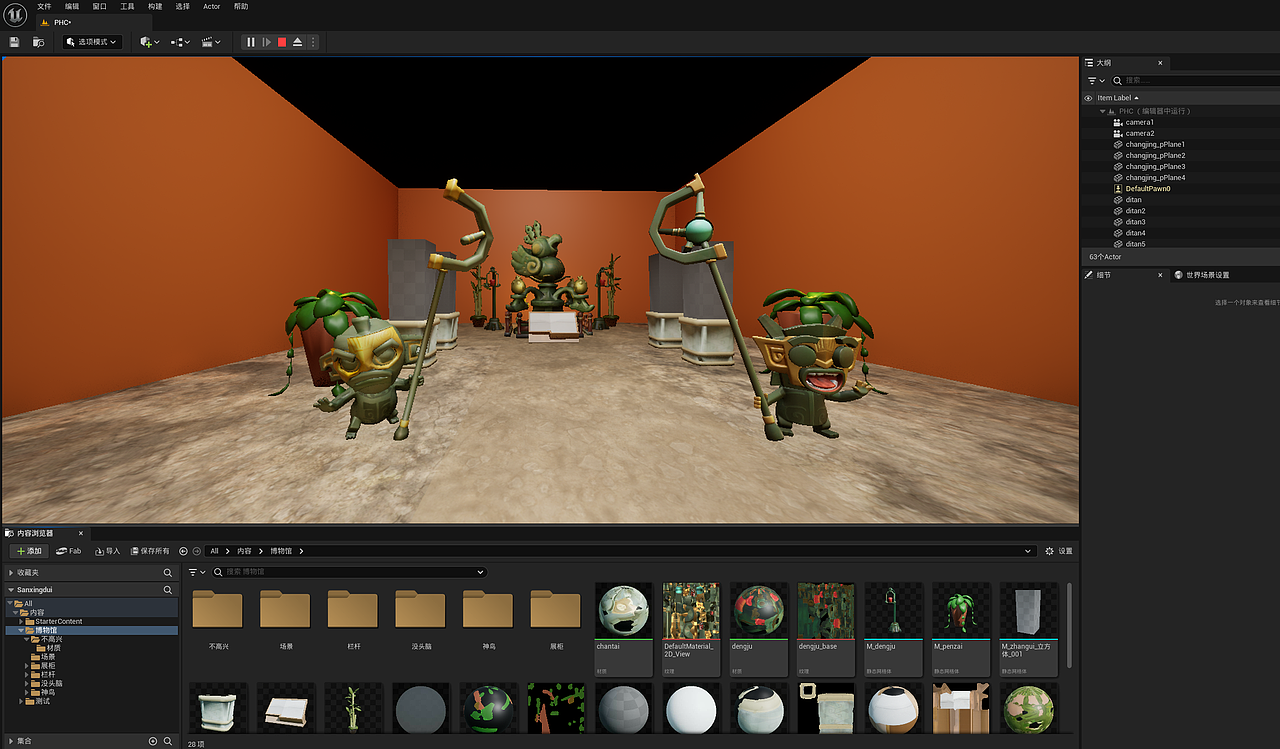Click the 添加 button in content browser
The image size is (1280, 749).
point(28,550)
